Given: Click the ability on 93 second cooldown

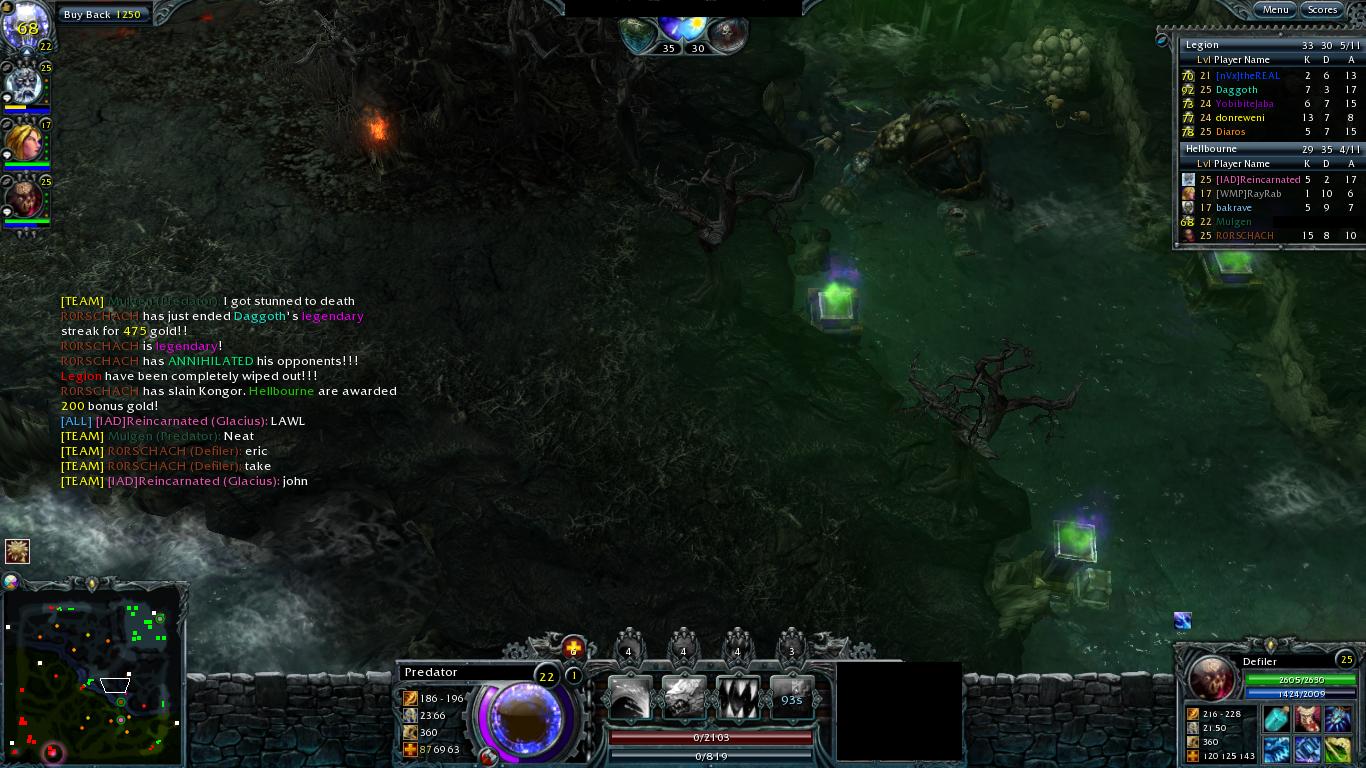Looking at the screenshot, I should pos(793,696).
